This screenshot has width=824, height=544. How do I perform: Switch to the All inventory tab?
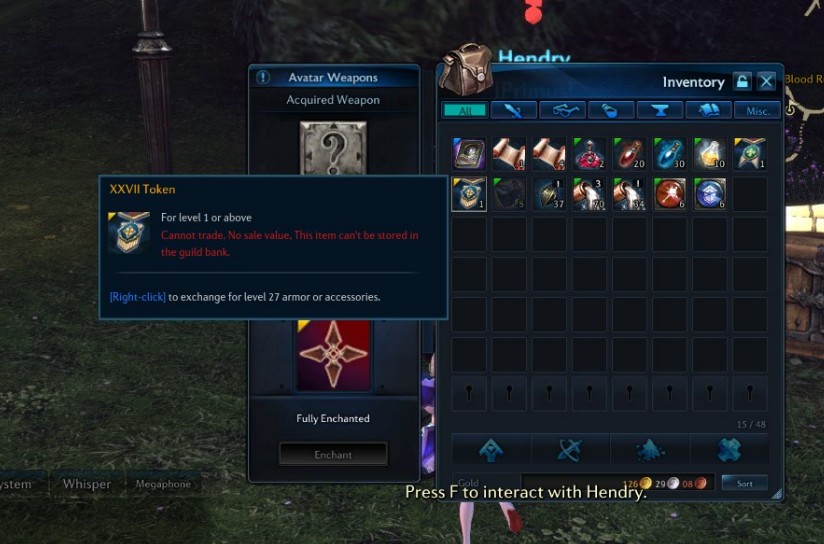(x=464, y=110)
